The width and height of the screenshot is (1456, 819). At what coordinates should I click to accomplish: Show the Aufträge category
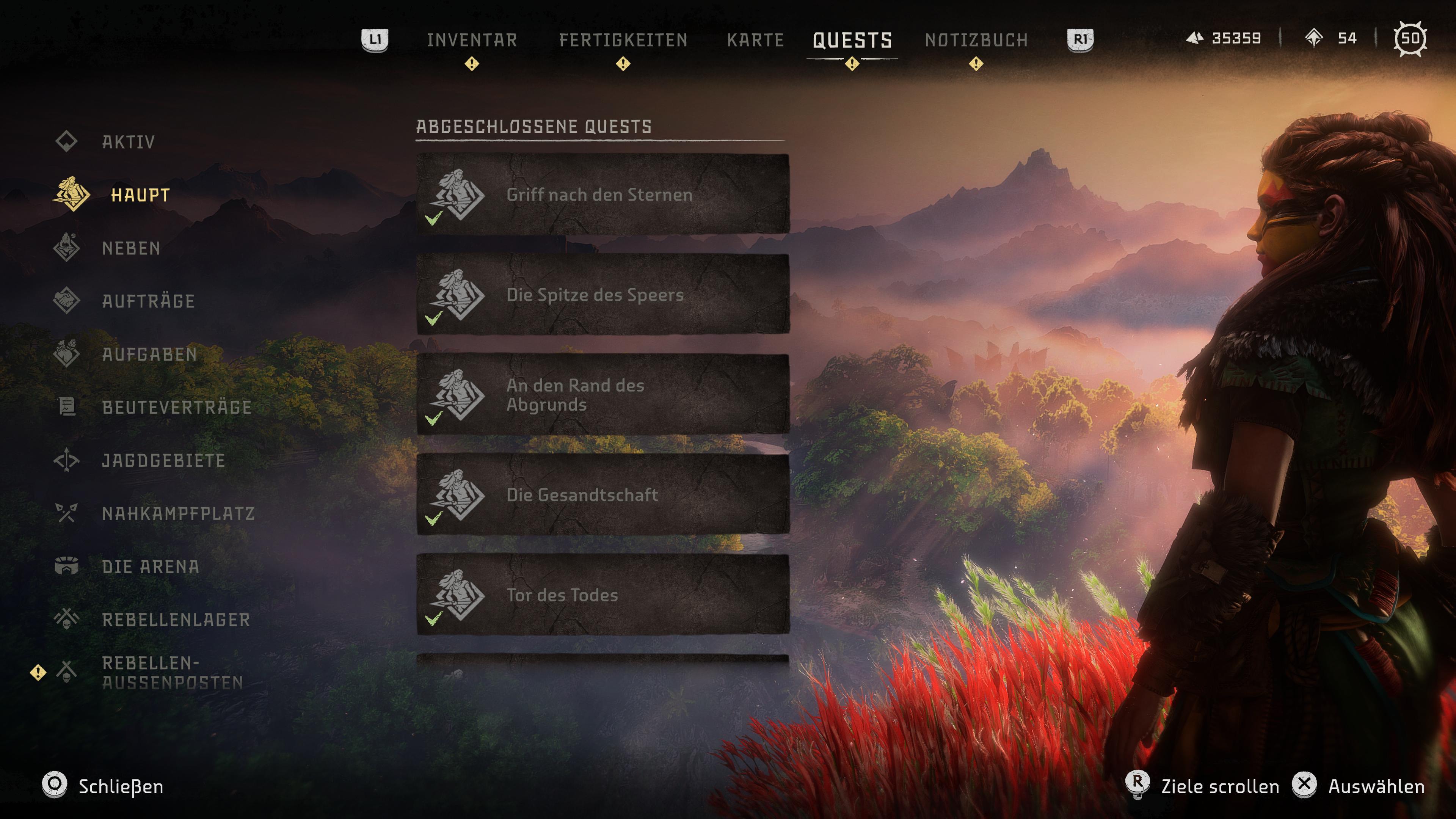tap(148, 301)
